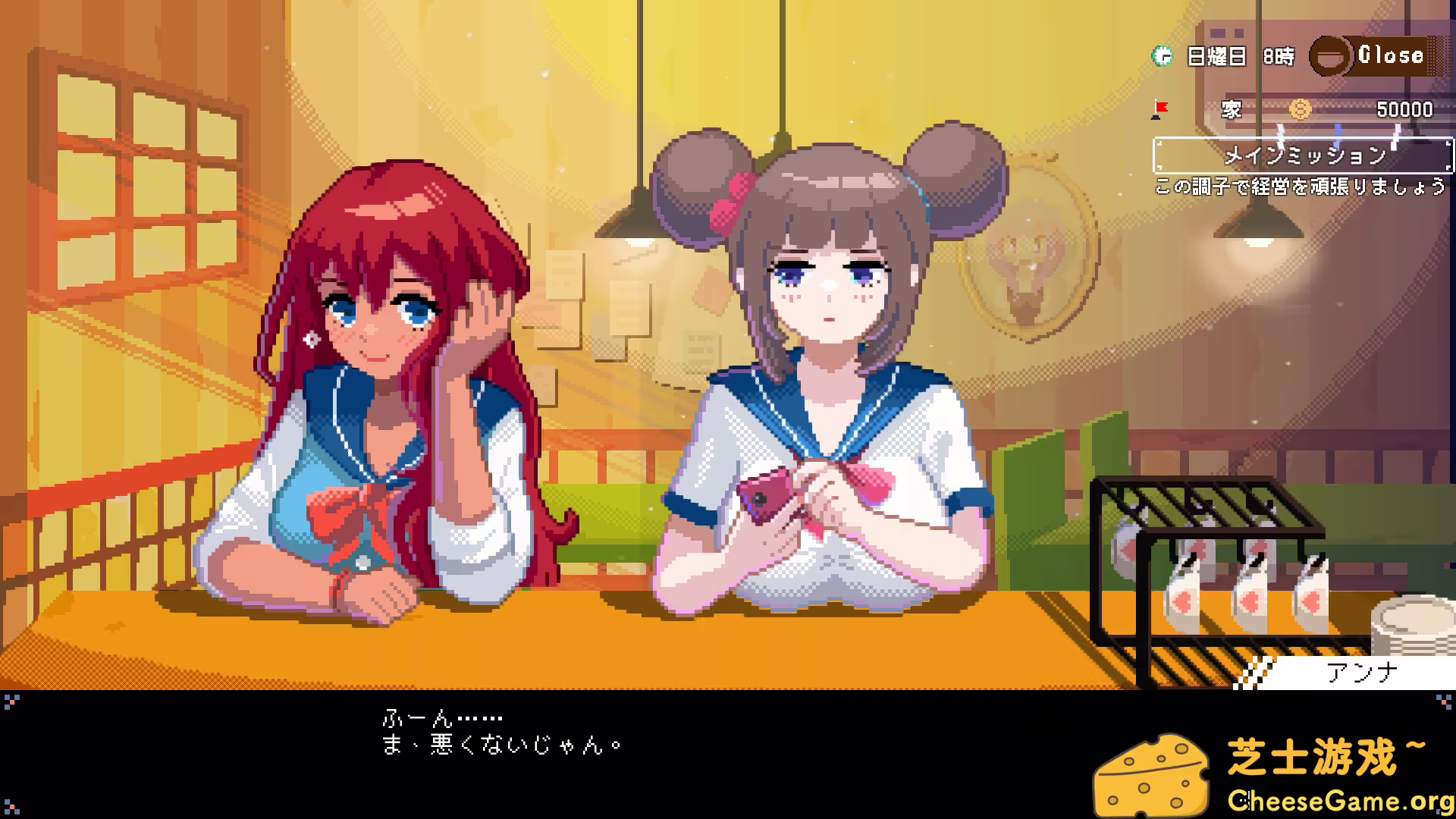Click the 50000 money counter
The height and width of the screenshot is (819, 1456).
[x=1407, y=109]
